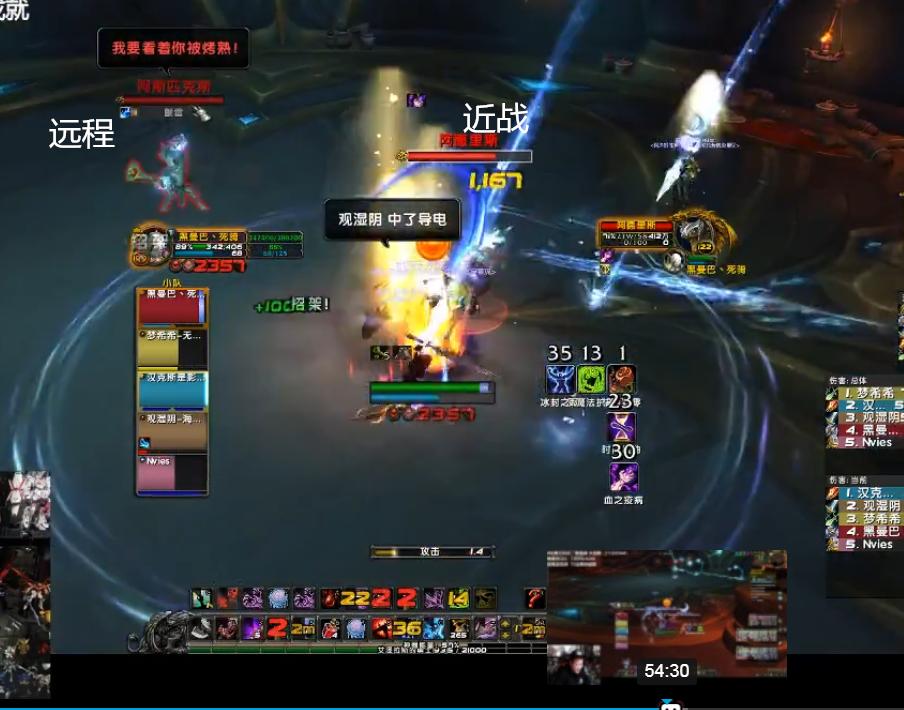
Task: Use the action slot showing yellow 22 cooldown
Action: [355, 598]
